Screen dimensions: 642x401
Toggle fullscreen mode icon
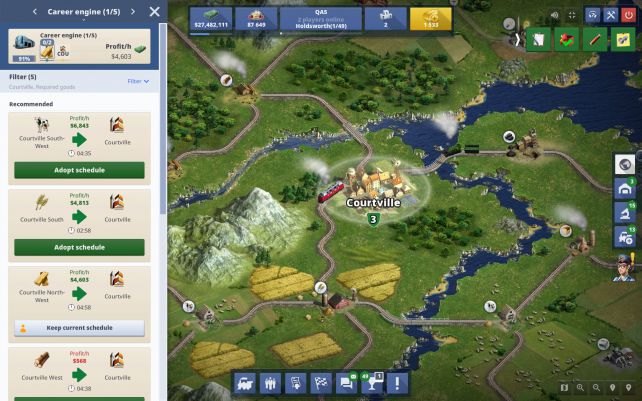click(572, 15)
